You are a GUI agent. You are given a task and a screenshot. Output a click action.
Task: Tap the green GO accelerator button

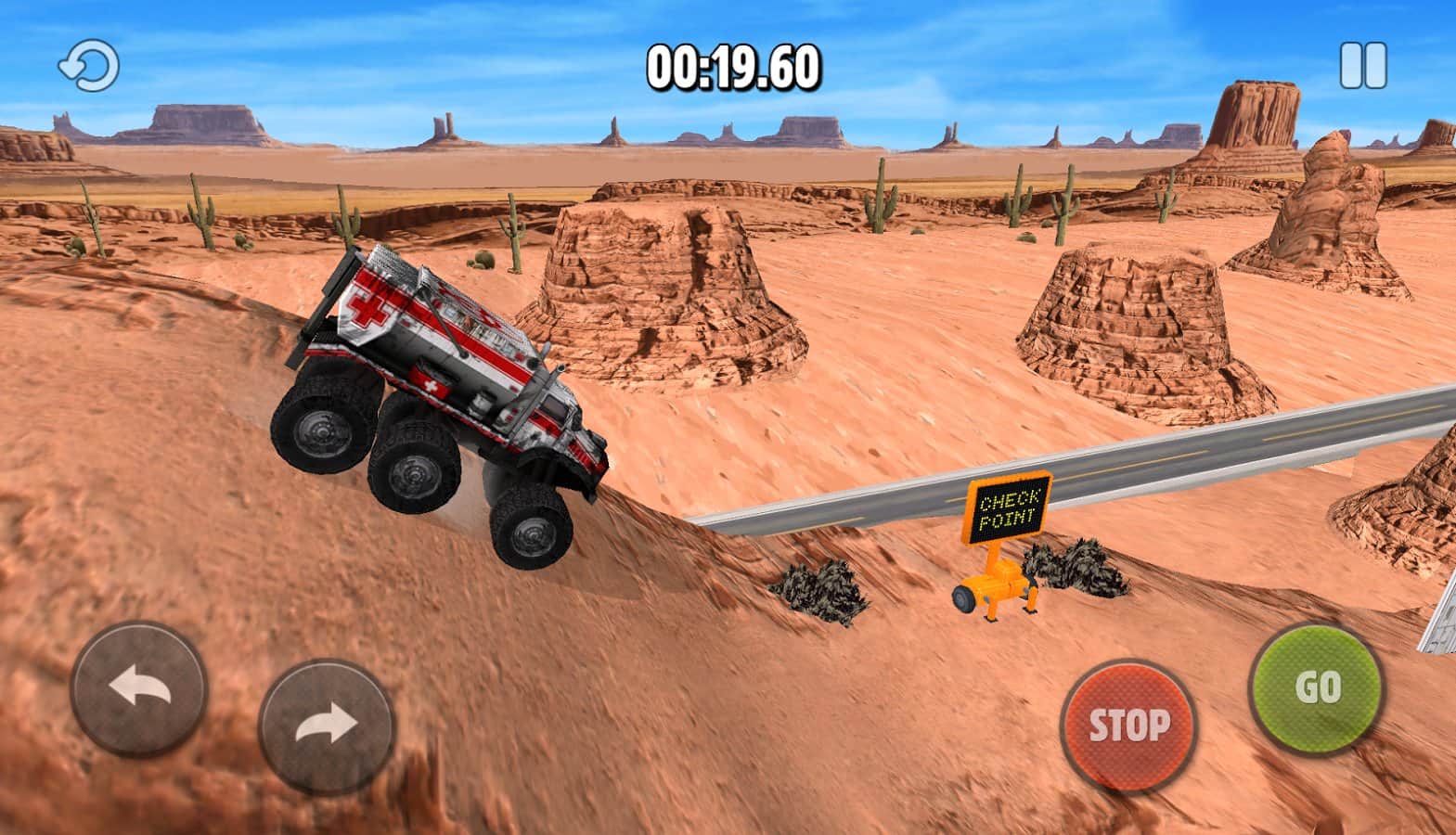point(1317,688)
